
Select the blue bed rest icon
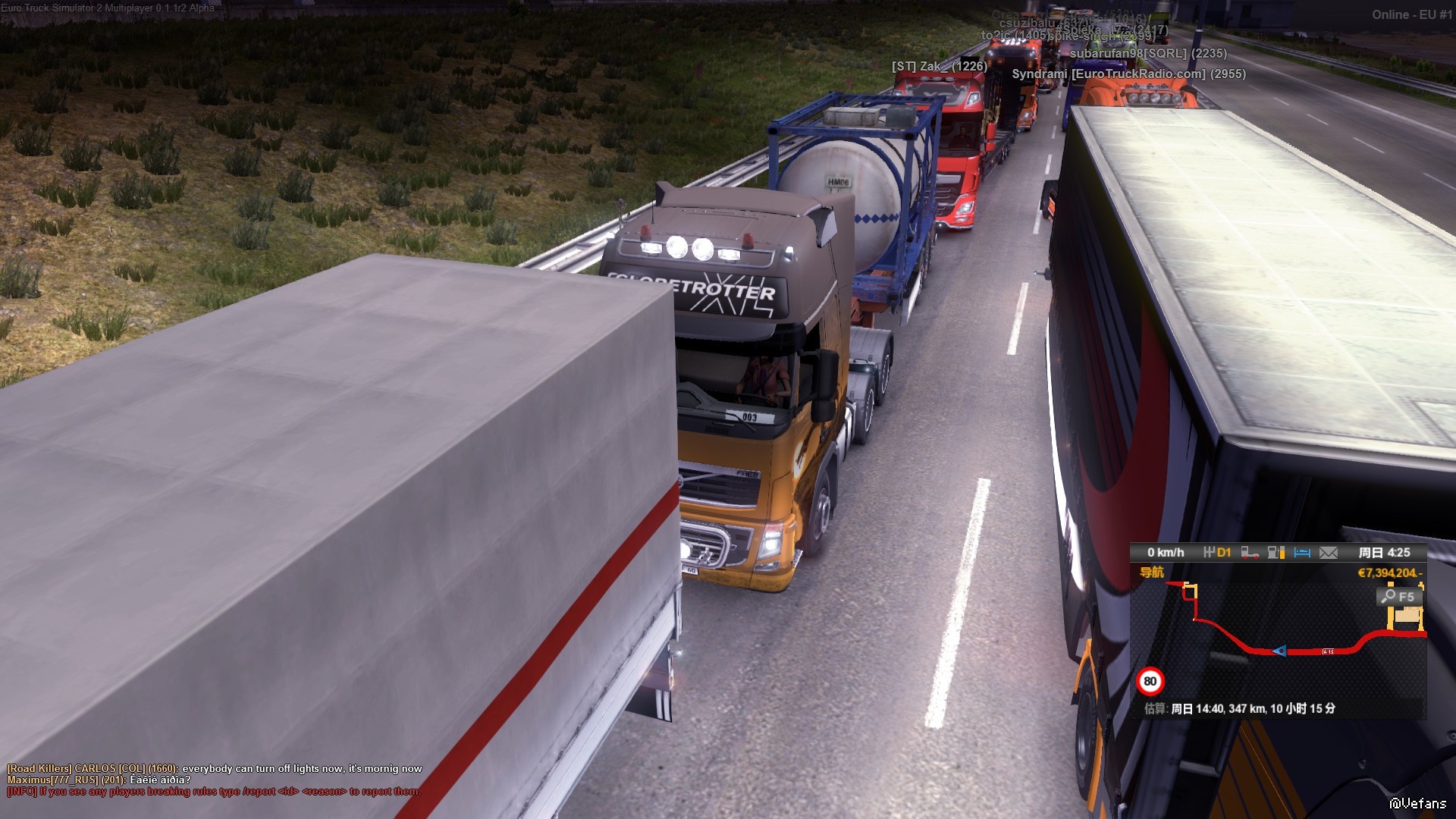[1302, 553]
